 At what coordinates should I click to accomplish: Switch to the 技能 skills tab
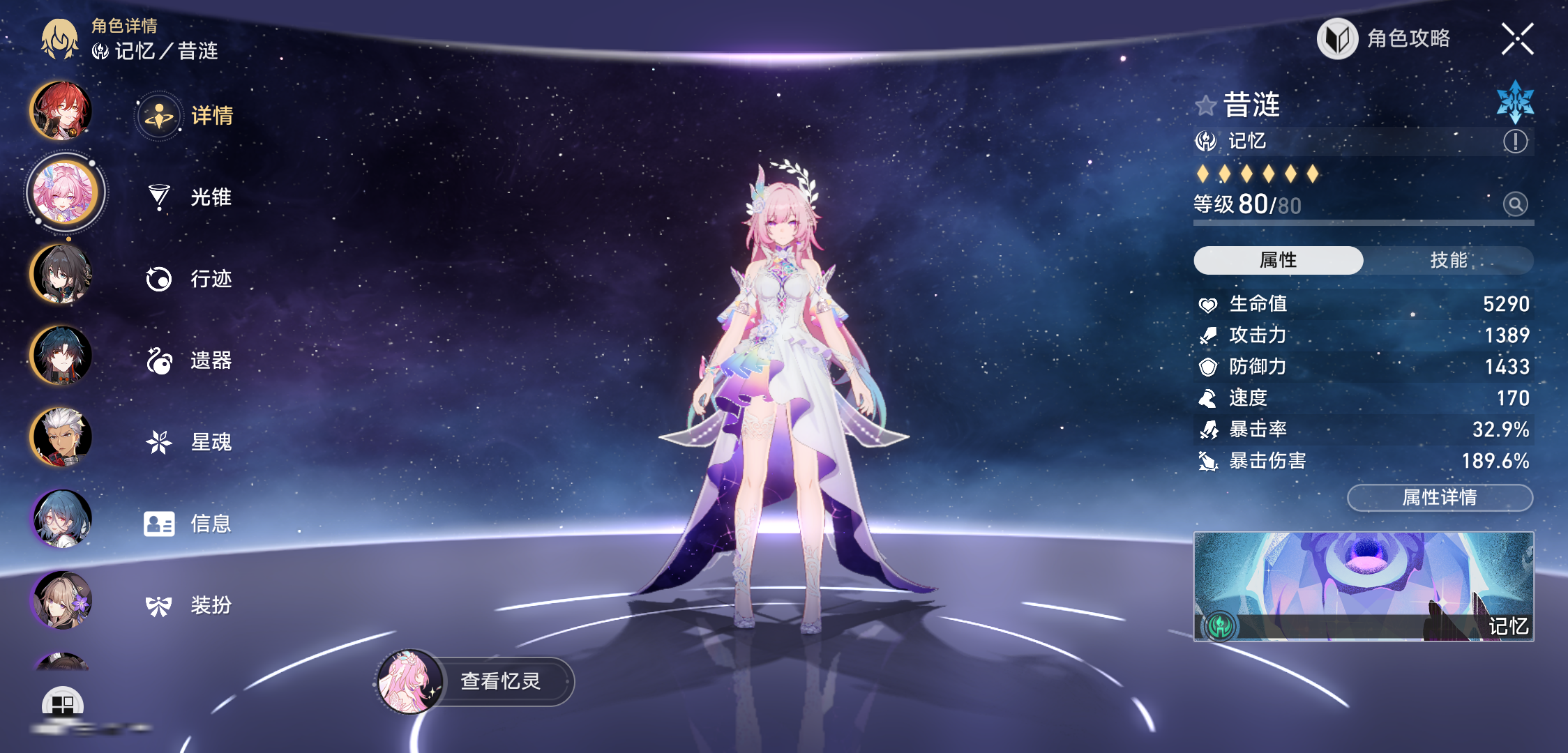(x=1448, y=260)
